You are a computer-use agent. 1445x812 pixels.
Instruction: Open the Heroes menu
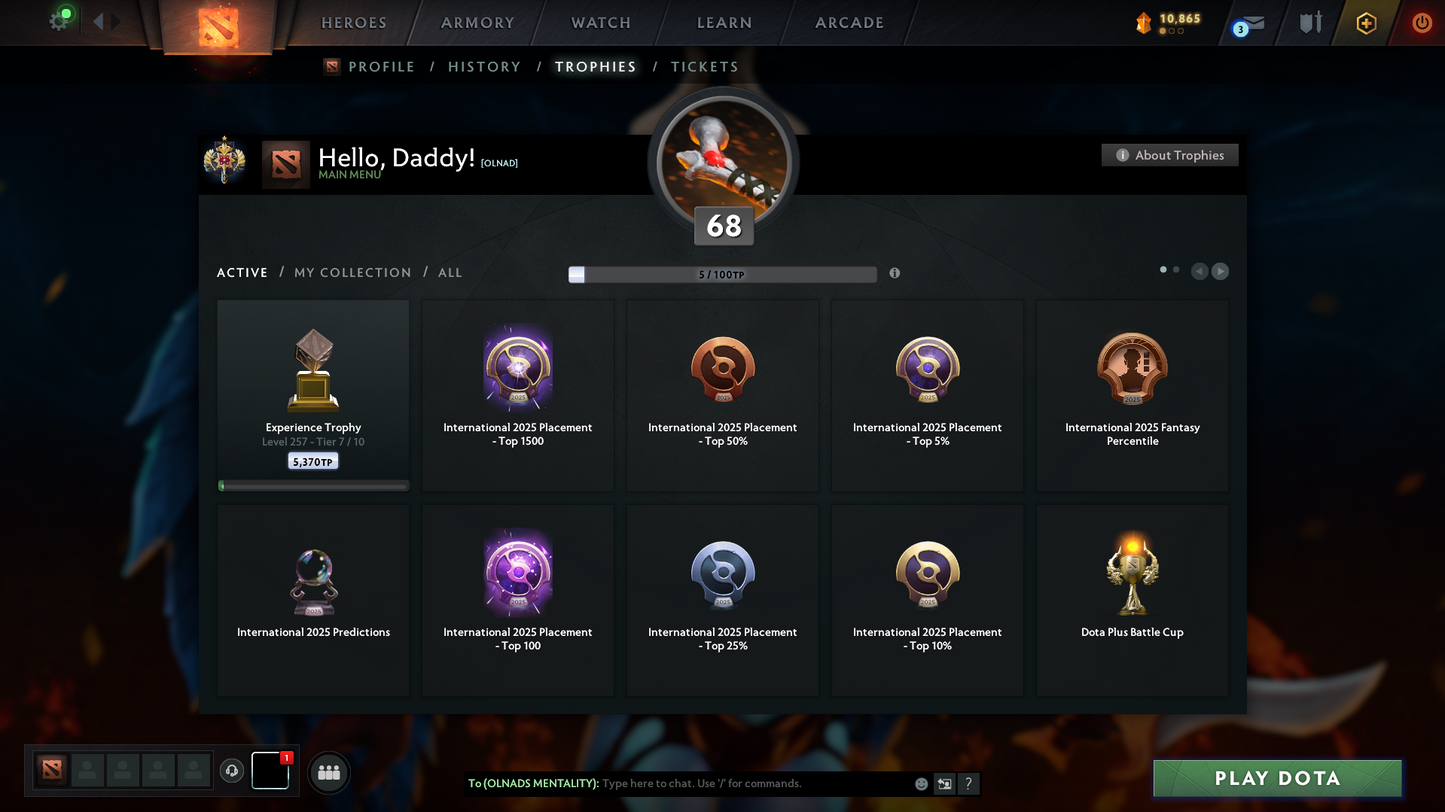(x=353, y=23)
